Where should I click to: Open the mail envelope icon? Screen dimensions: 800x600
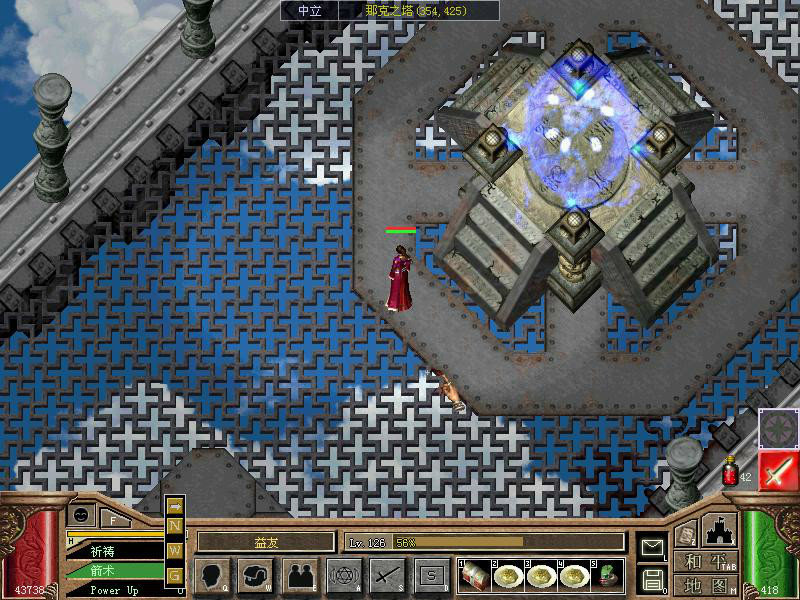[652, 547]
